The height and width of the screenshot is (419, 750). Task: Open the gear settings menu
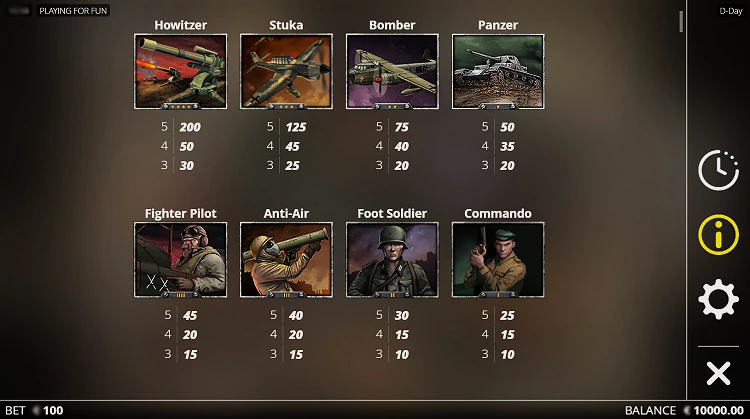[717, 300]
